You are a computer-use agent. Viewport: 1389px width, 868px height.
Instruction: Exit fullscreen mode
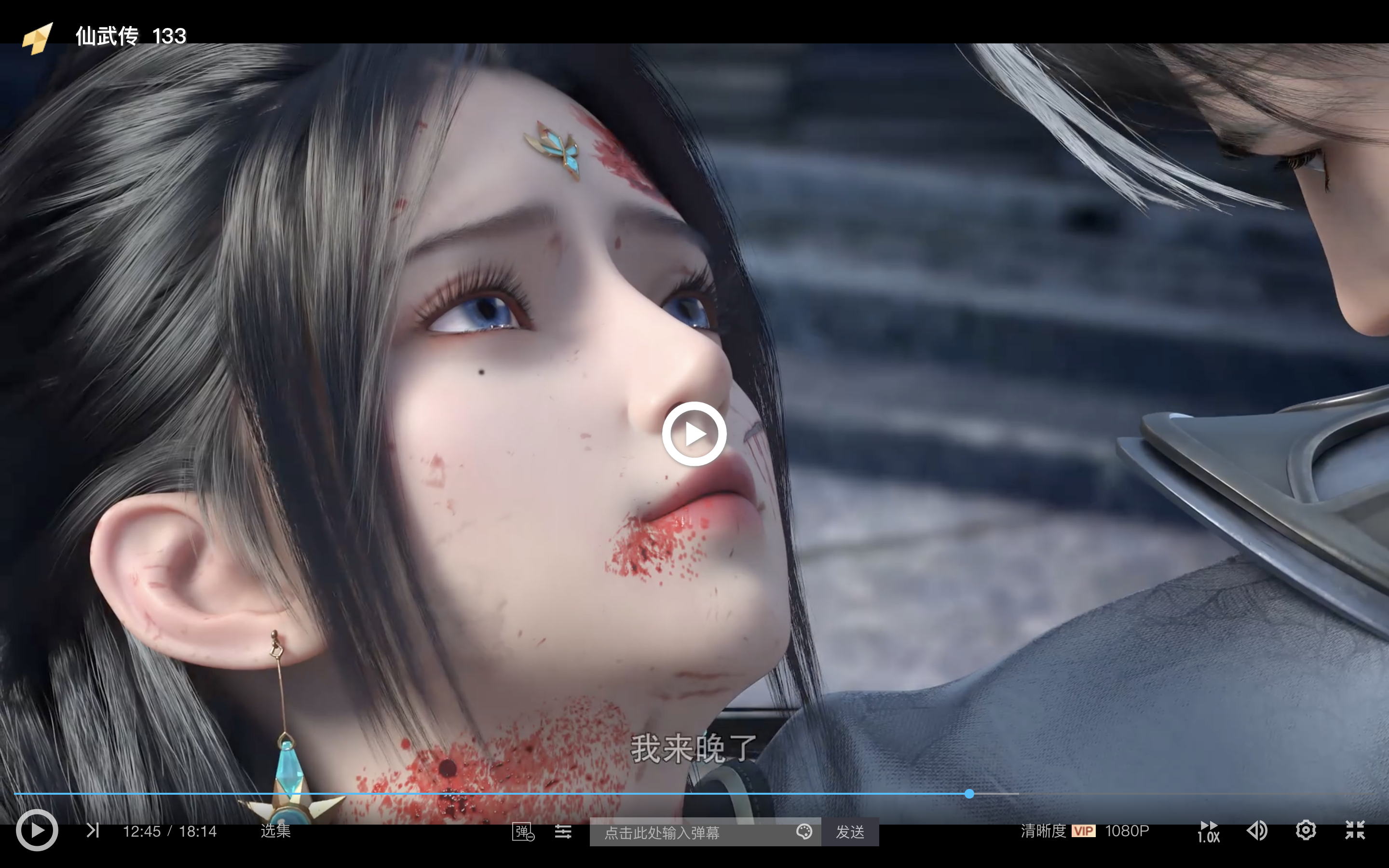[1355, 830]
